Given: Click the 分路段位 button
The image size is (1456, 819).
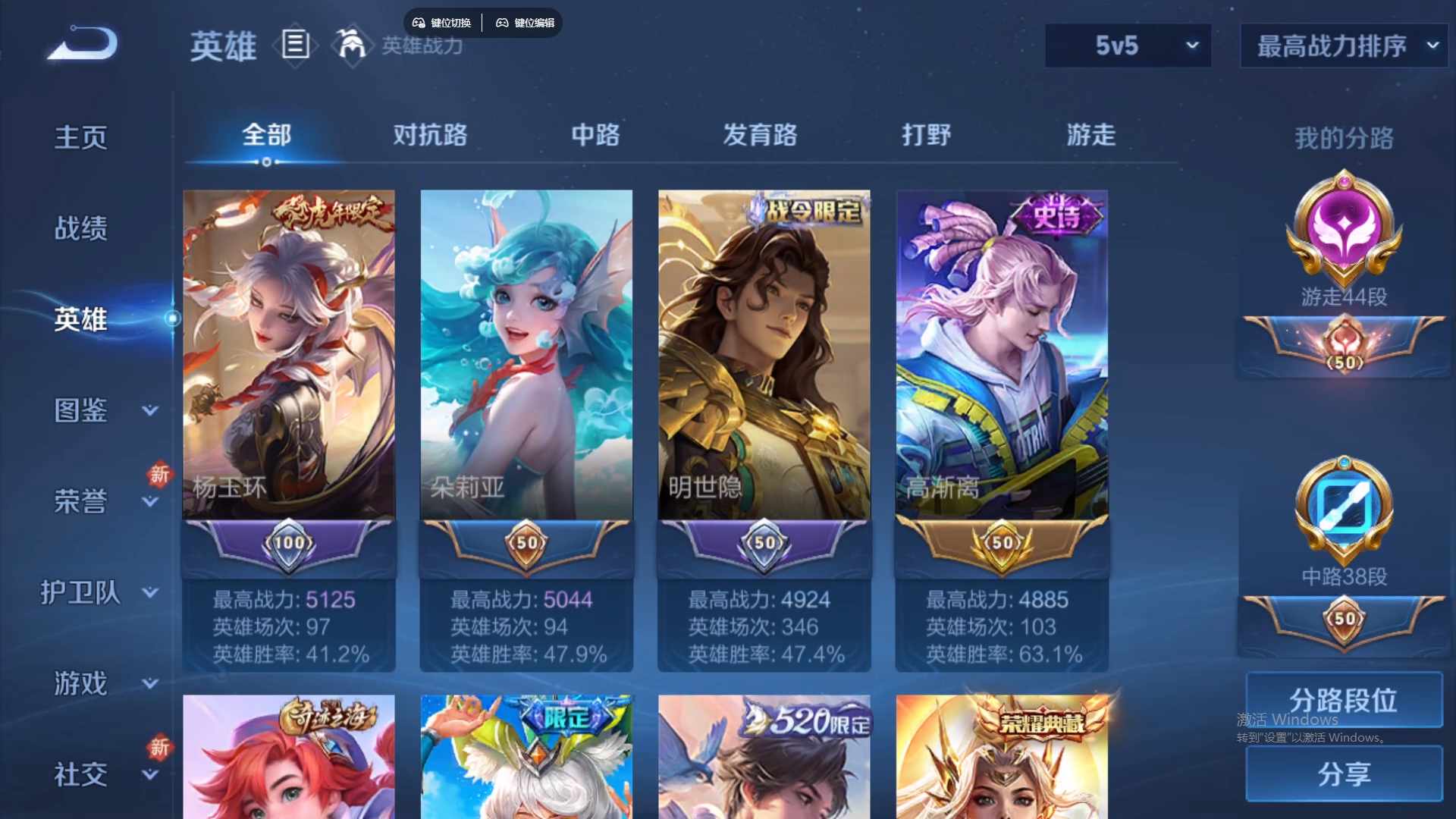Looking at the screenshot, I should tap(1342, 699).
